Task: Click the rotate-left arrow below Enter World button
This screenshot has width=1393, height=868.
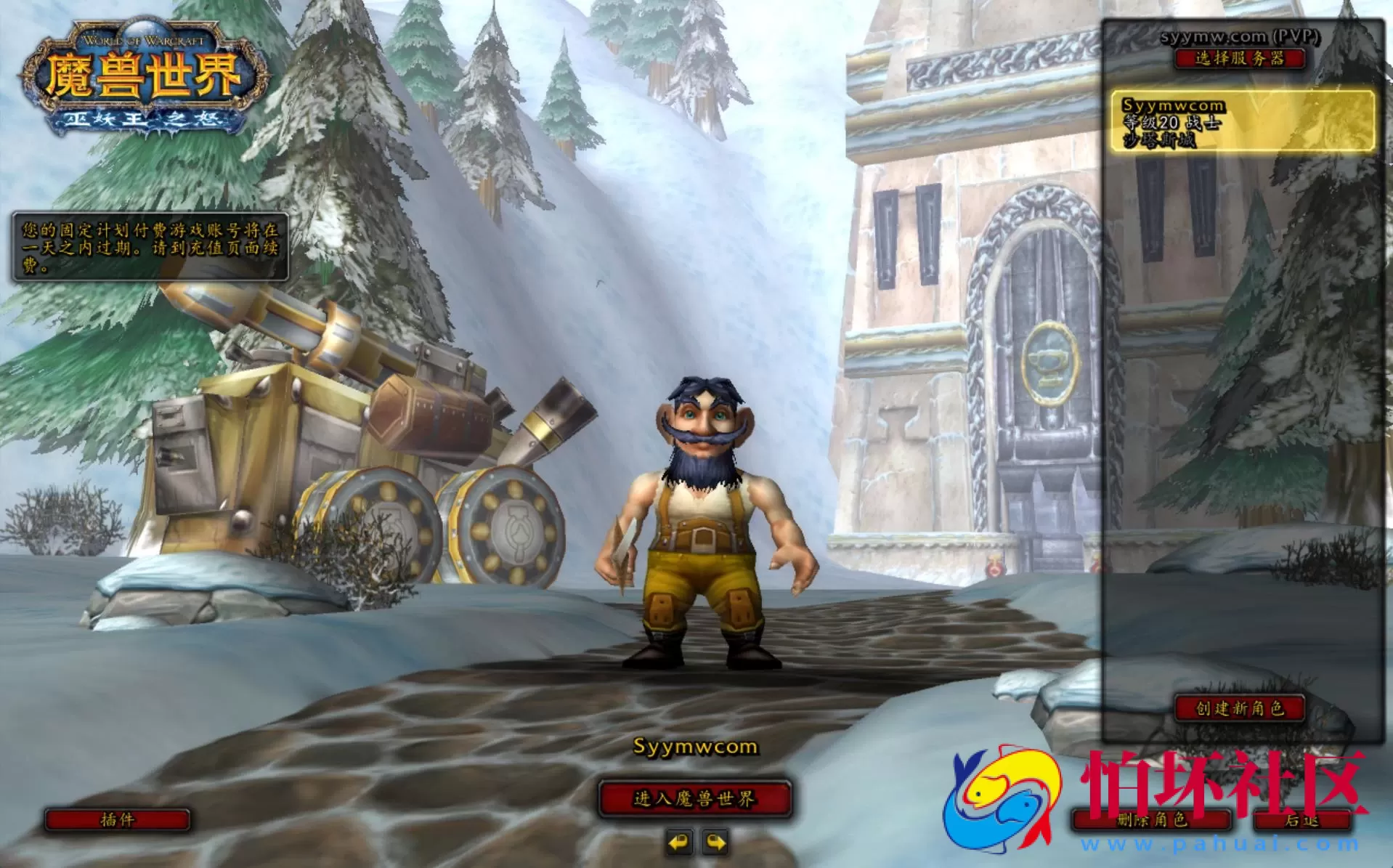Action: [681, 843]
